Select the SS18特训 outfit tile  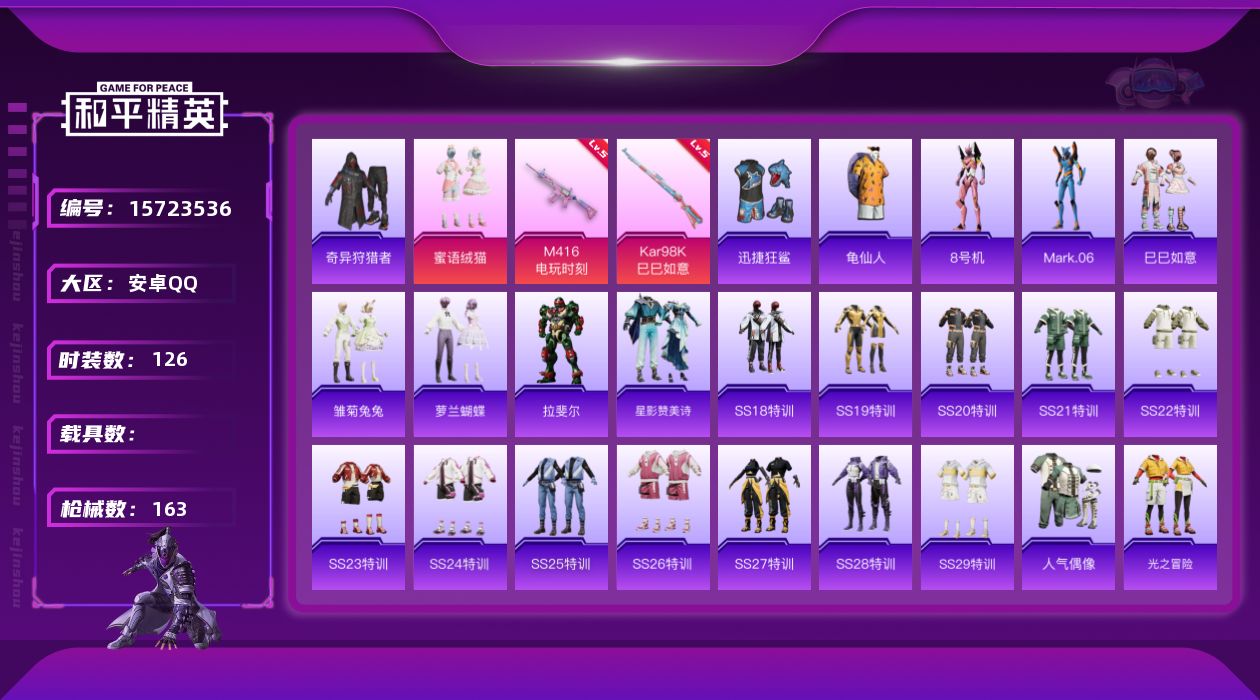click(x=764, y=364)
